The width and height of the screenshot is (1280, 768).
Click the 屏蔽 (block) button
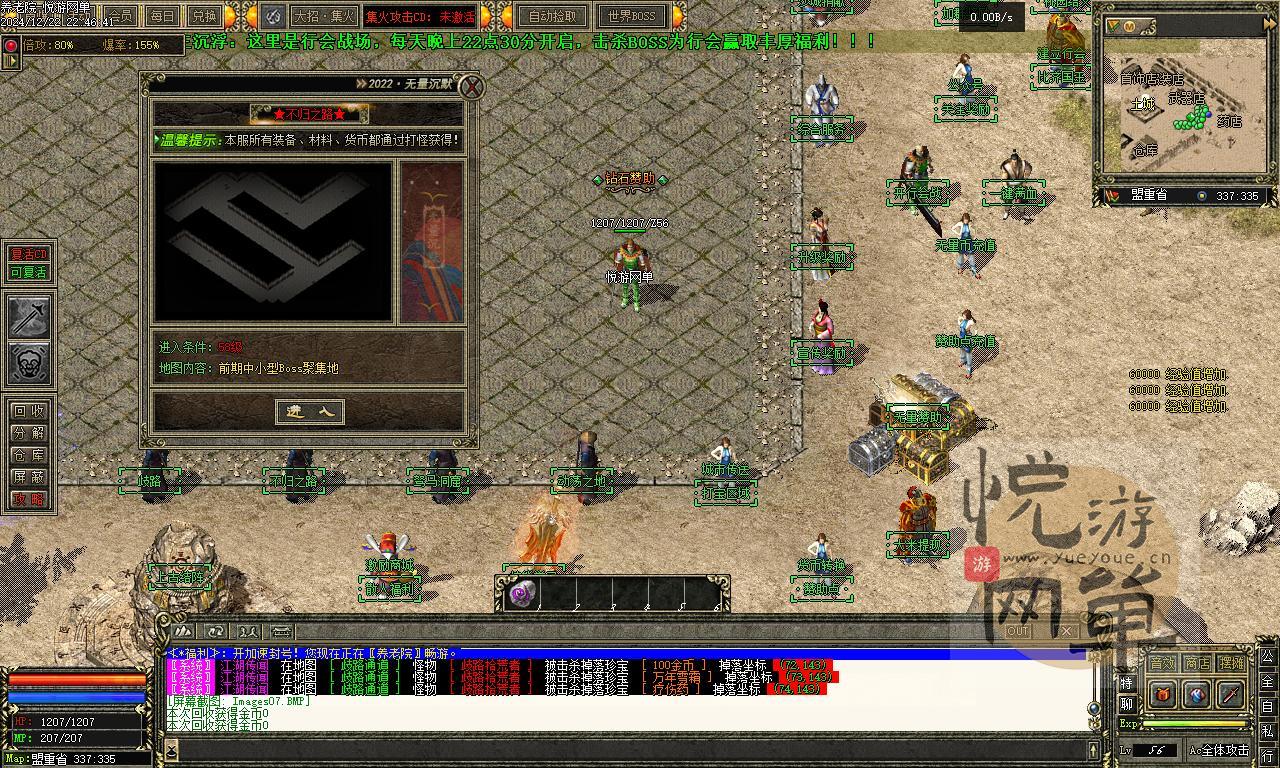(x=29, y=477)
